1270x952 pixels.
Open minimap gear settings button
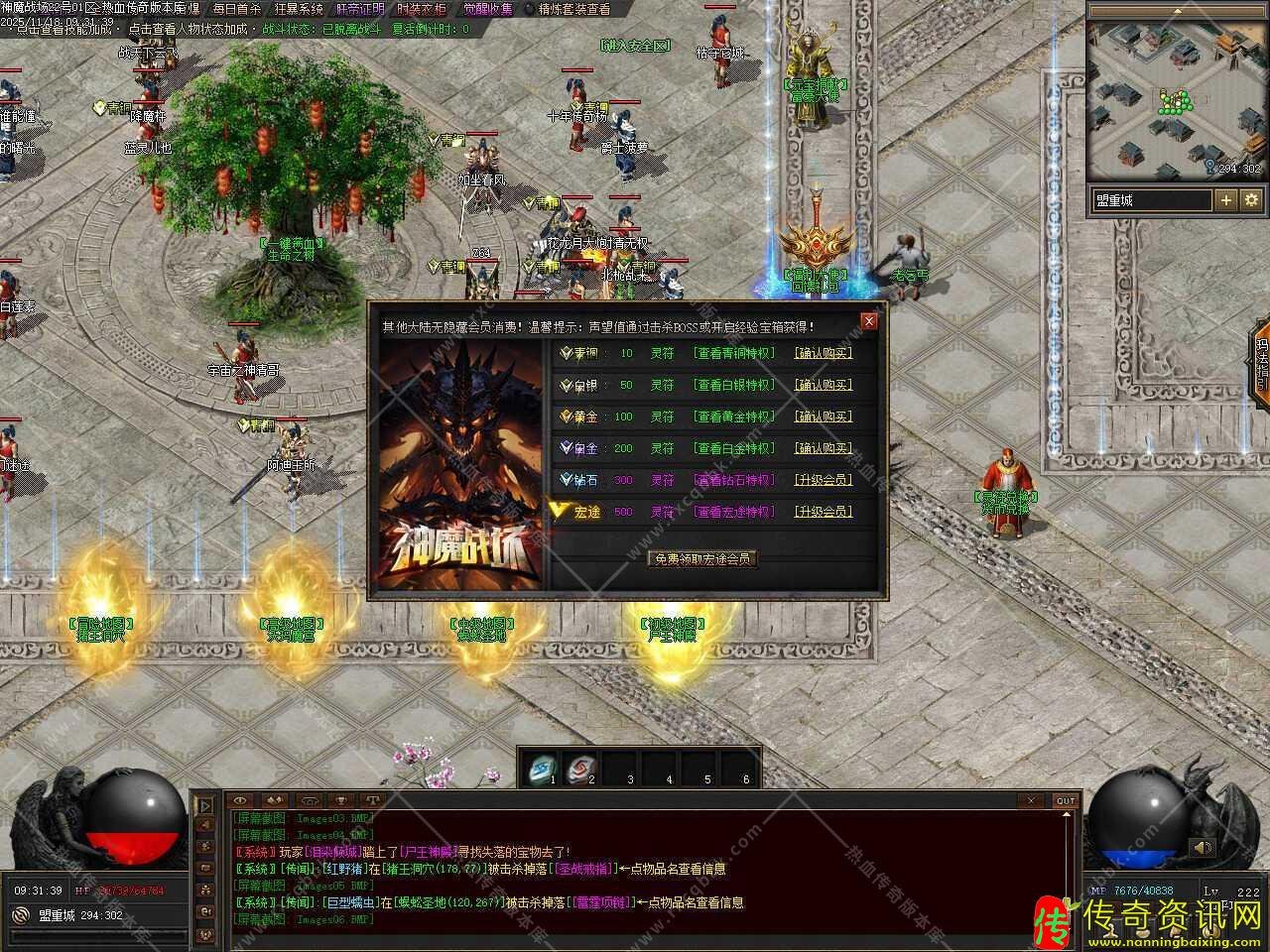[x=1251, y=200]
